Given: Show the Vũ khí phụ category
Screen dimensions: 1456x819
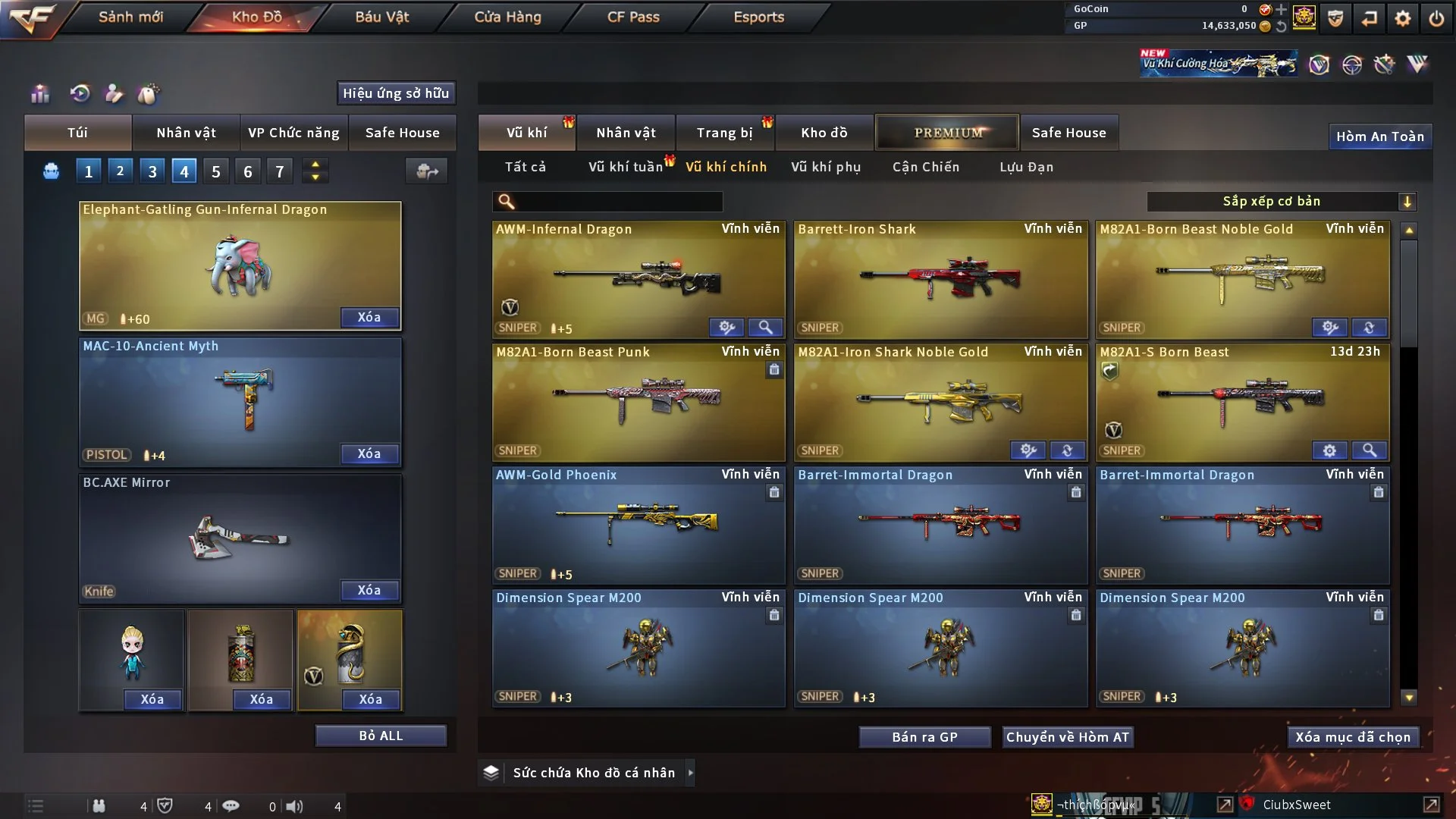Looking at the screenshot, I should point(826,167).
